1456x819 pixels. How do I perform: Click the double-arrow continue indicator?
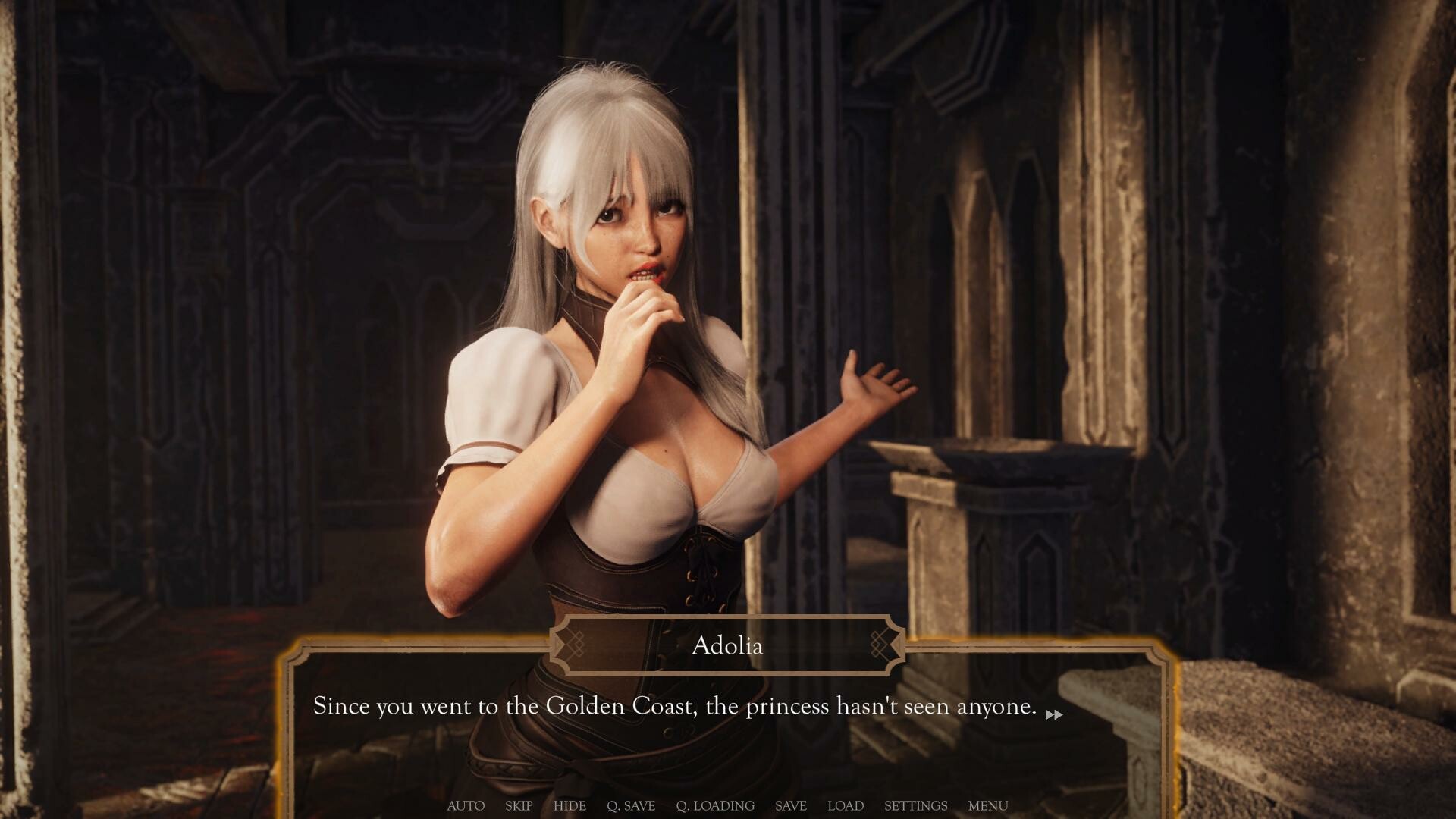[1053, 714]
